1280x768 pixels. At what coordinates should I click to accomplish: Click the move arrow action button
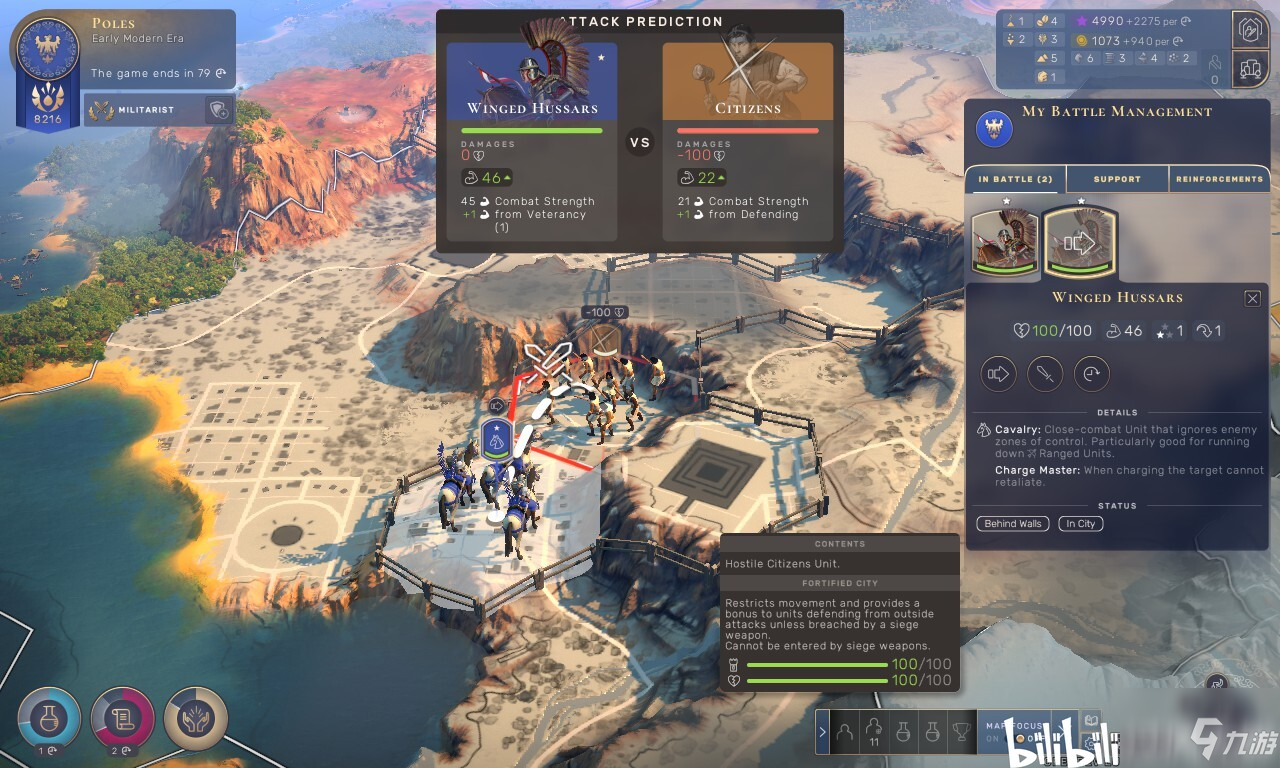(1000, 375)
